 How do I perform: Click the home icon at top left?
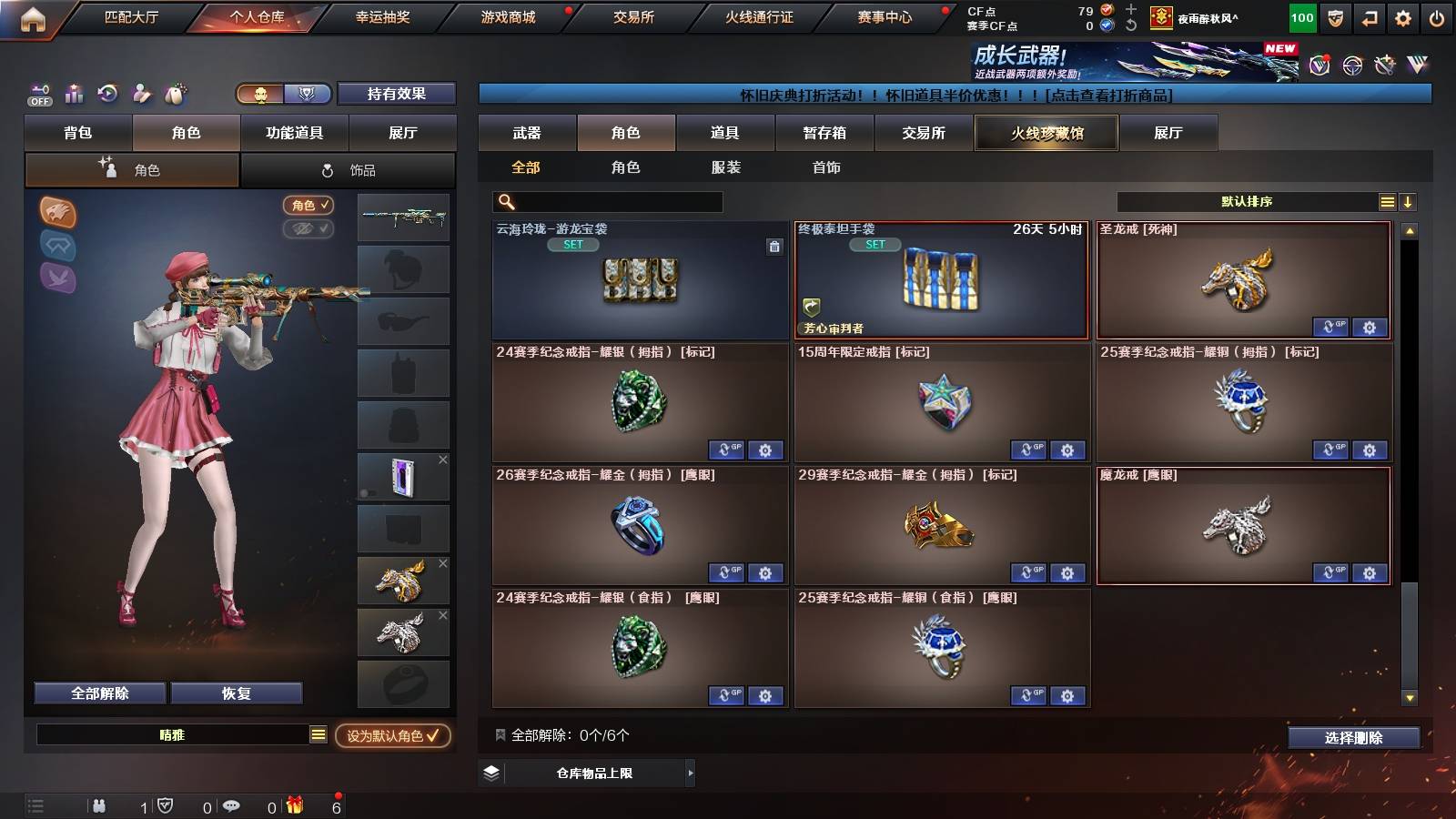coord(34,16)
